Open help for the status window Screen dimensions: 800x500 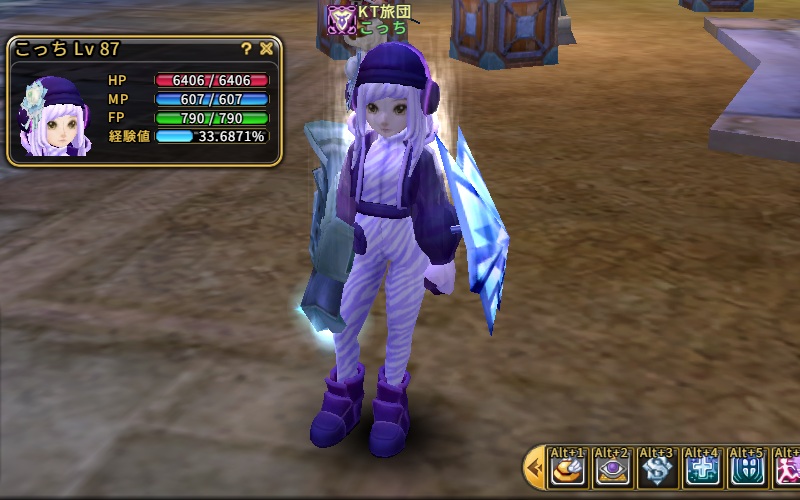pyautogui.click(x=246, y=48)
